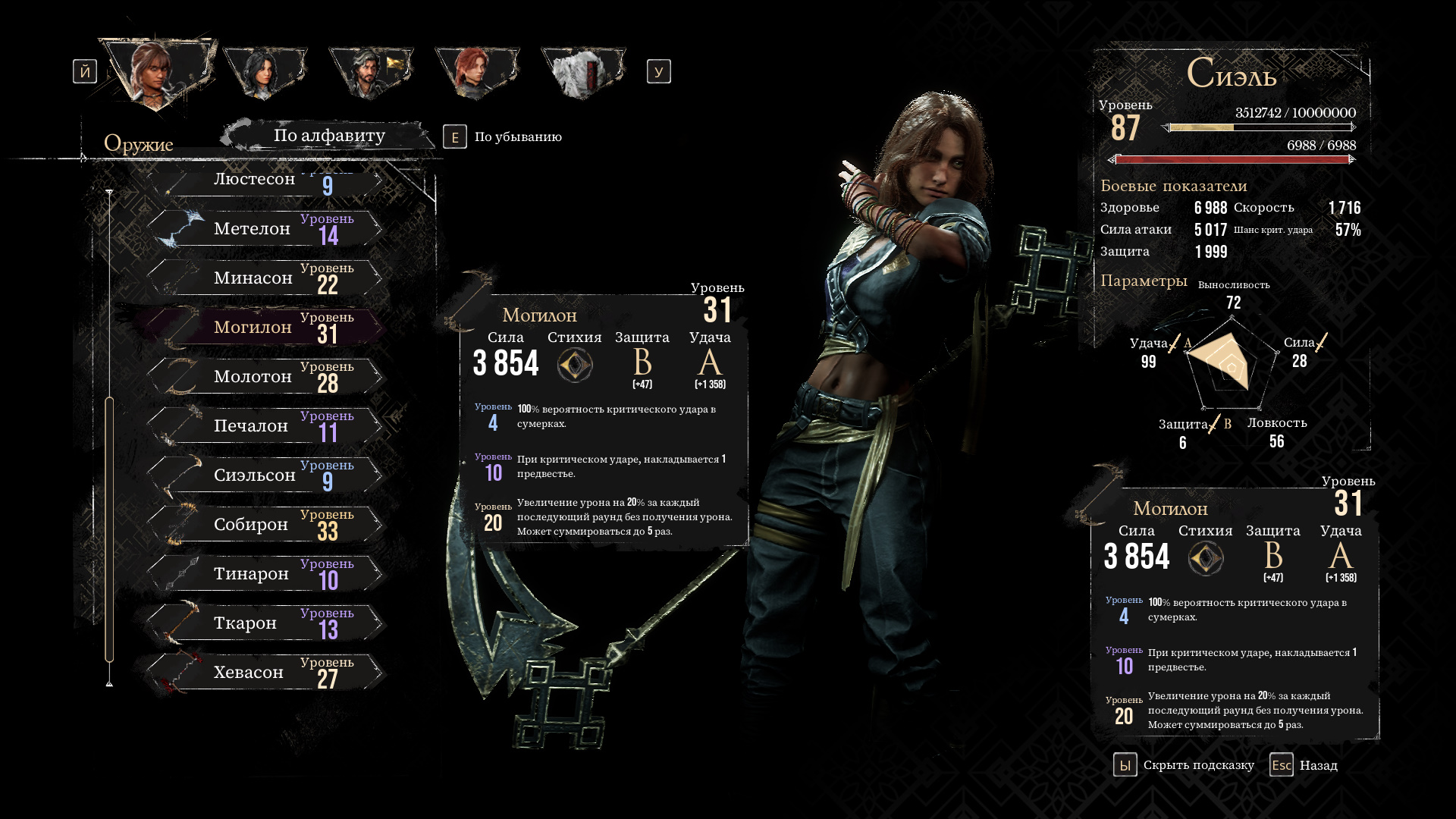
Task: Select the partially visible Люстесон weapon
Action: [265, 182]
